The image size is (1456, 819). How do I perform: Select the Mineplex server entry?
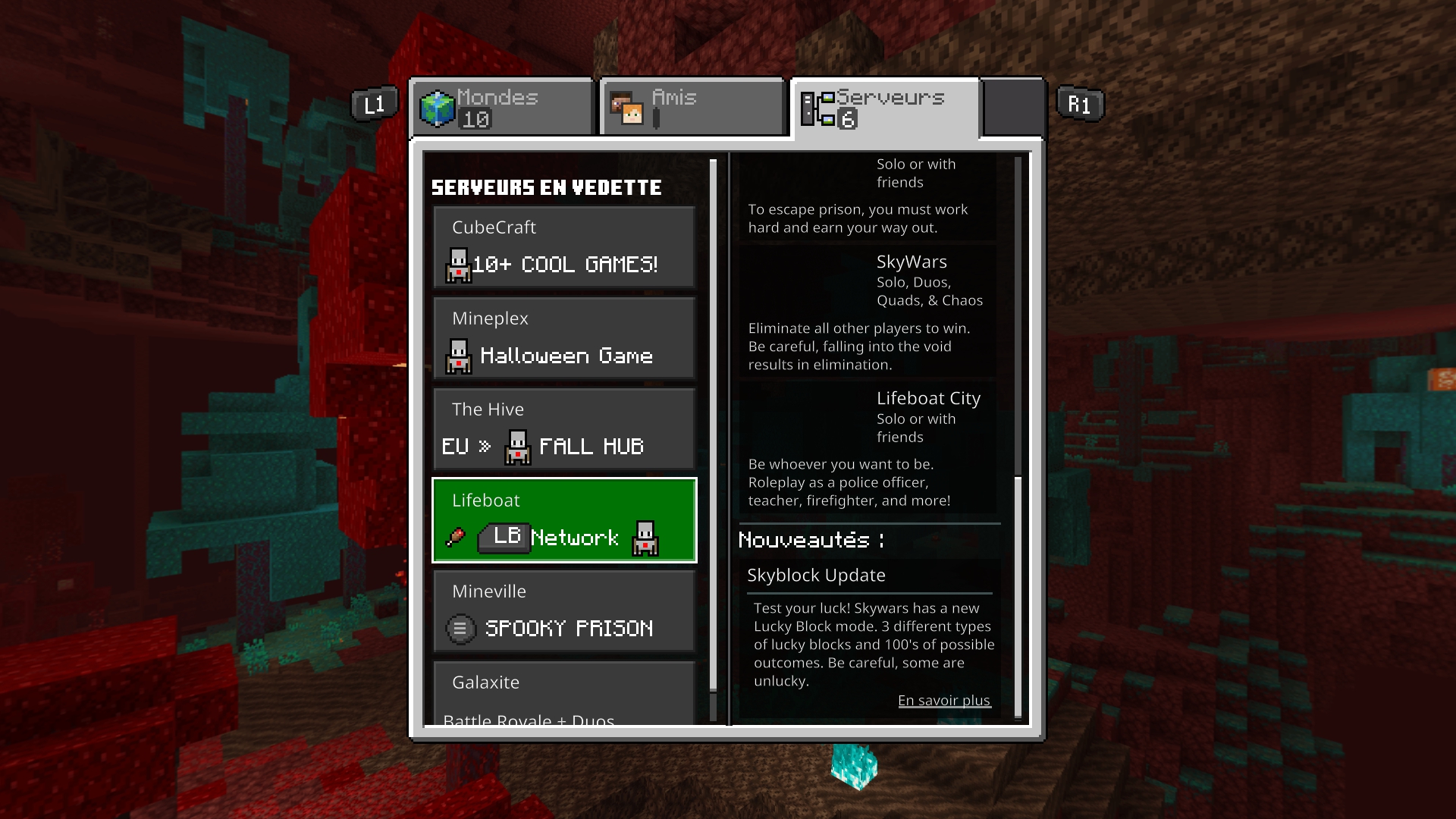click(x=564, y=338)
